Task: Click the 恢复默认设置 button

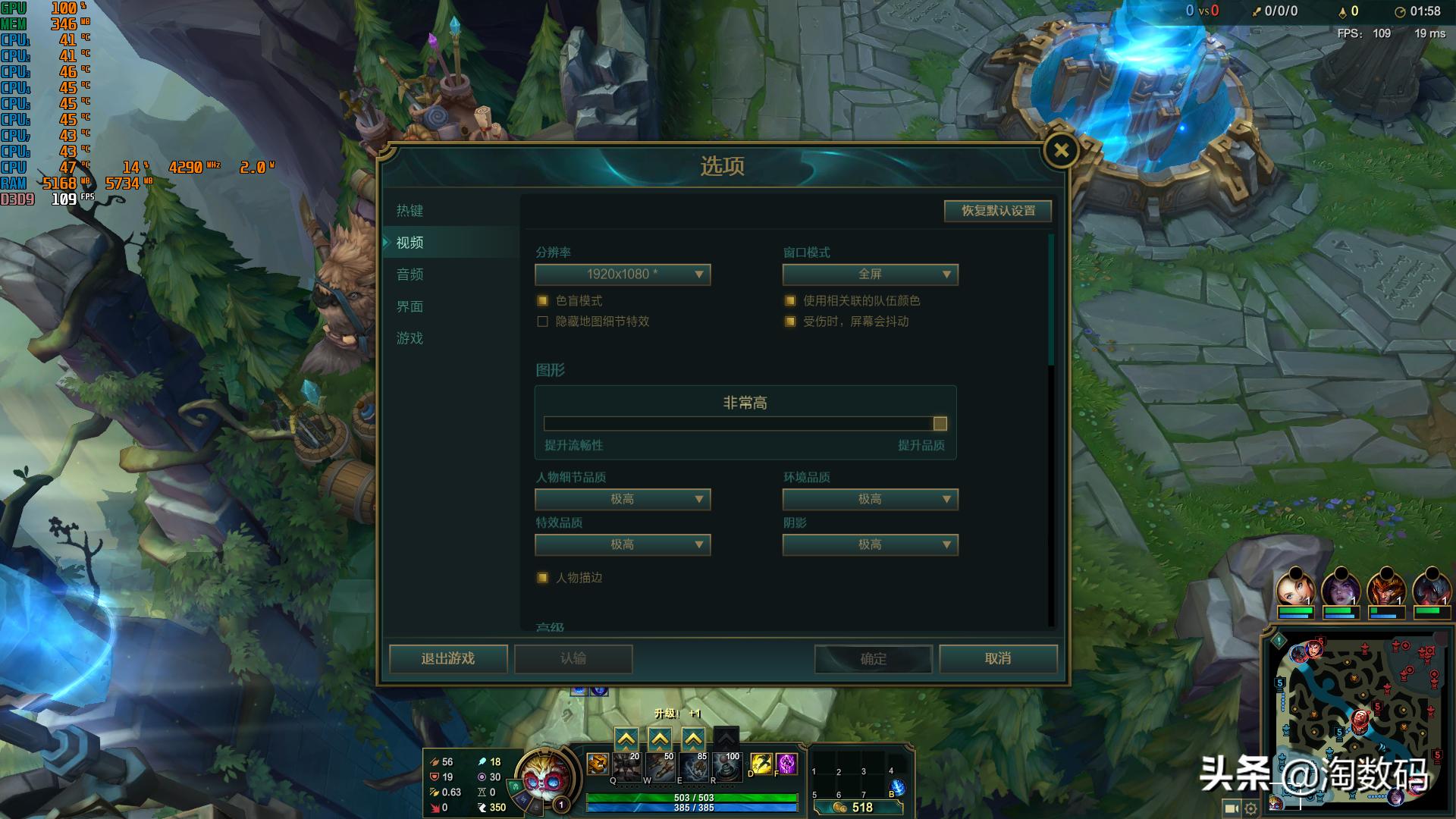Action: coord(997,211)
